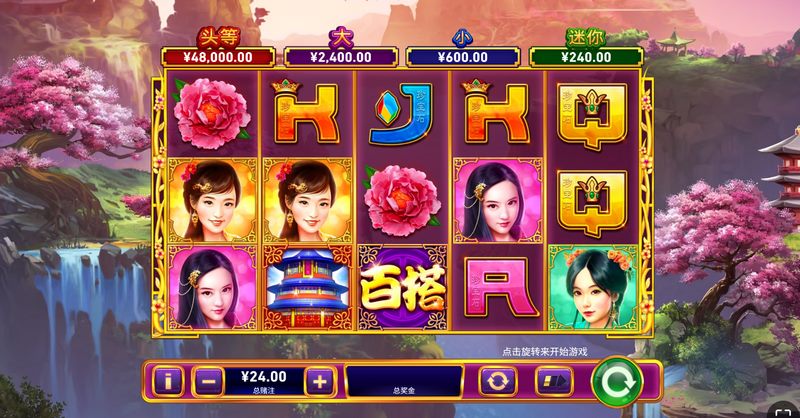This screenshot has width=800, height=418.
Task: Decrease total bet with minus button
Action: [x=205, y=381]
